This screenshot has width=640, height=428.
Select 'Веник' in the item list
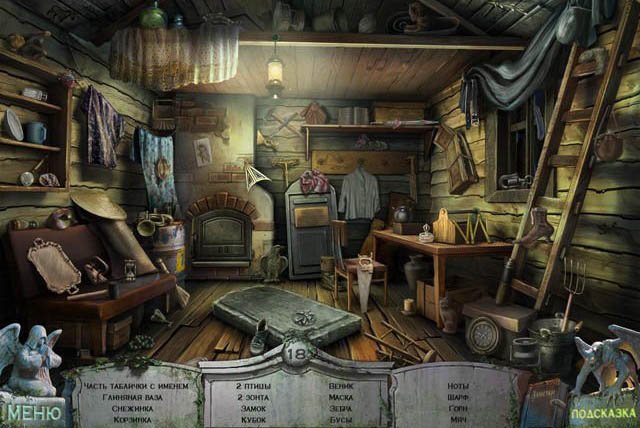[x=342, y=384]
